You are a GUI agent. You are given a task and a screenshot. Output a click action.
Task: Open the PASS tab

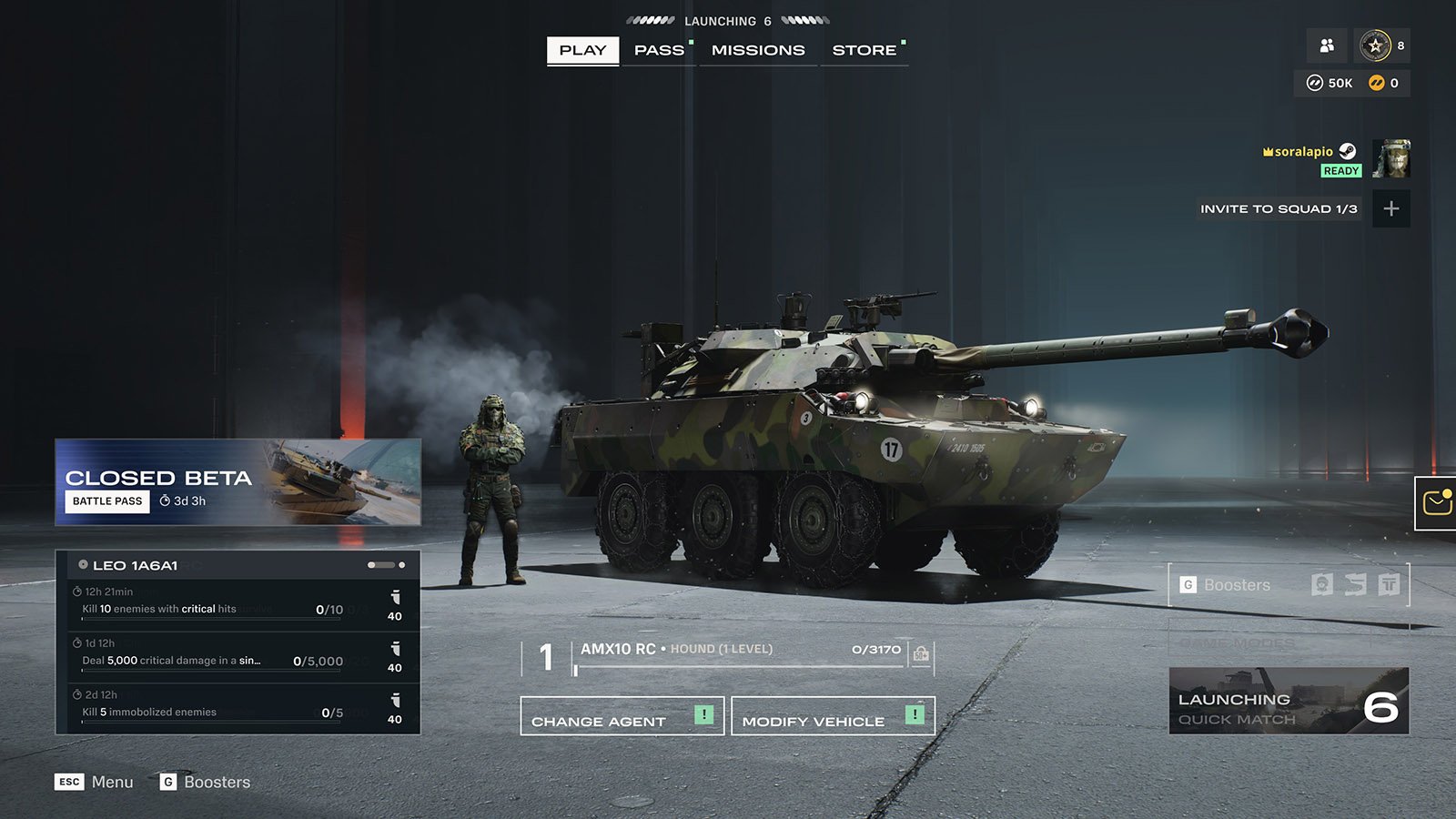[659, 50]
